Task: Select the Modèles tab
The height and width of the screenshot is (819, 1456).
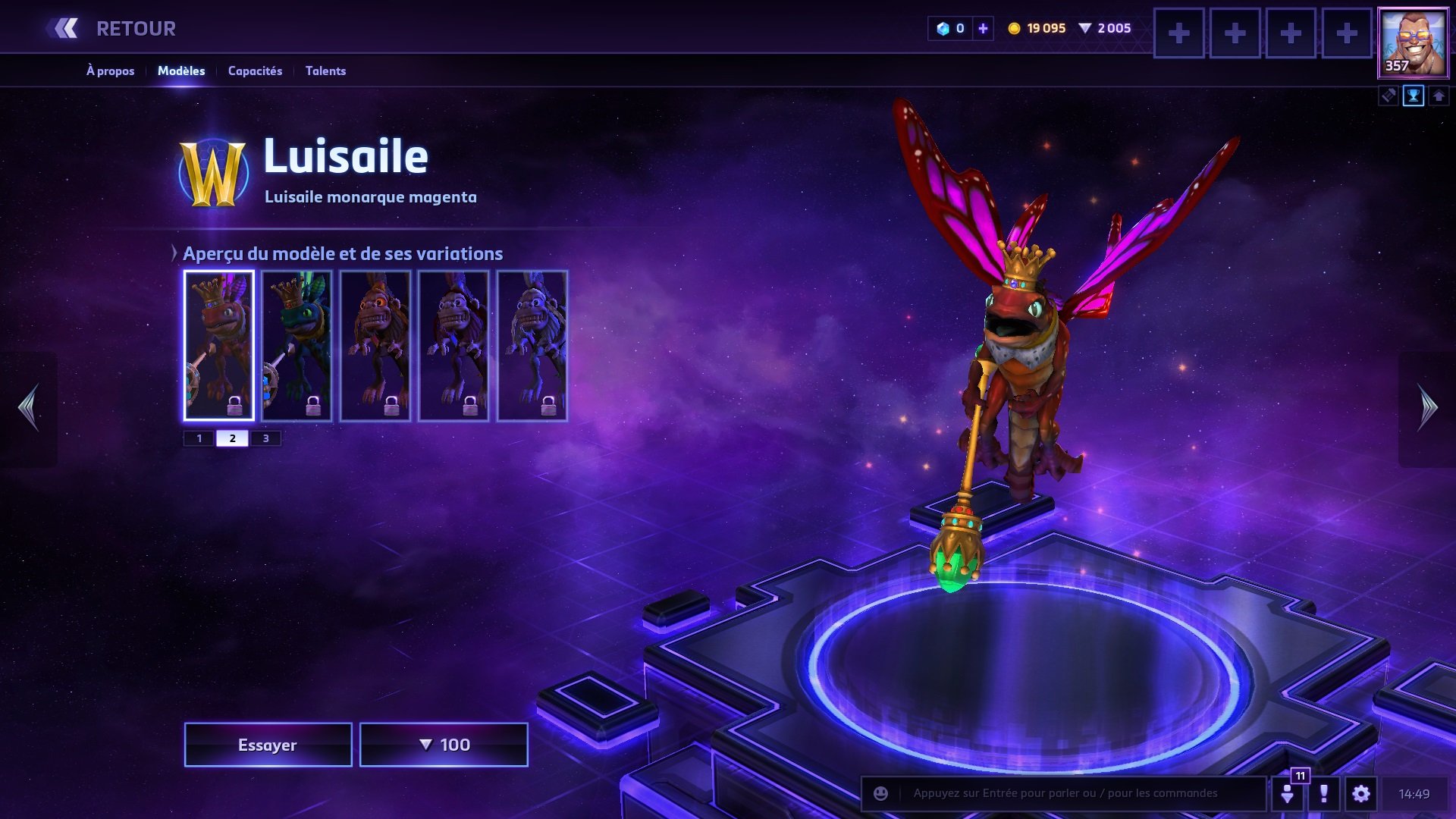Action: coord(181,71)
